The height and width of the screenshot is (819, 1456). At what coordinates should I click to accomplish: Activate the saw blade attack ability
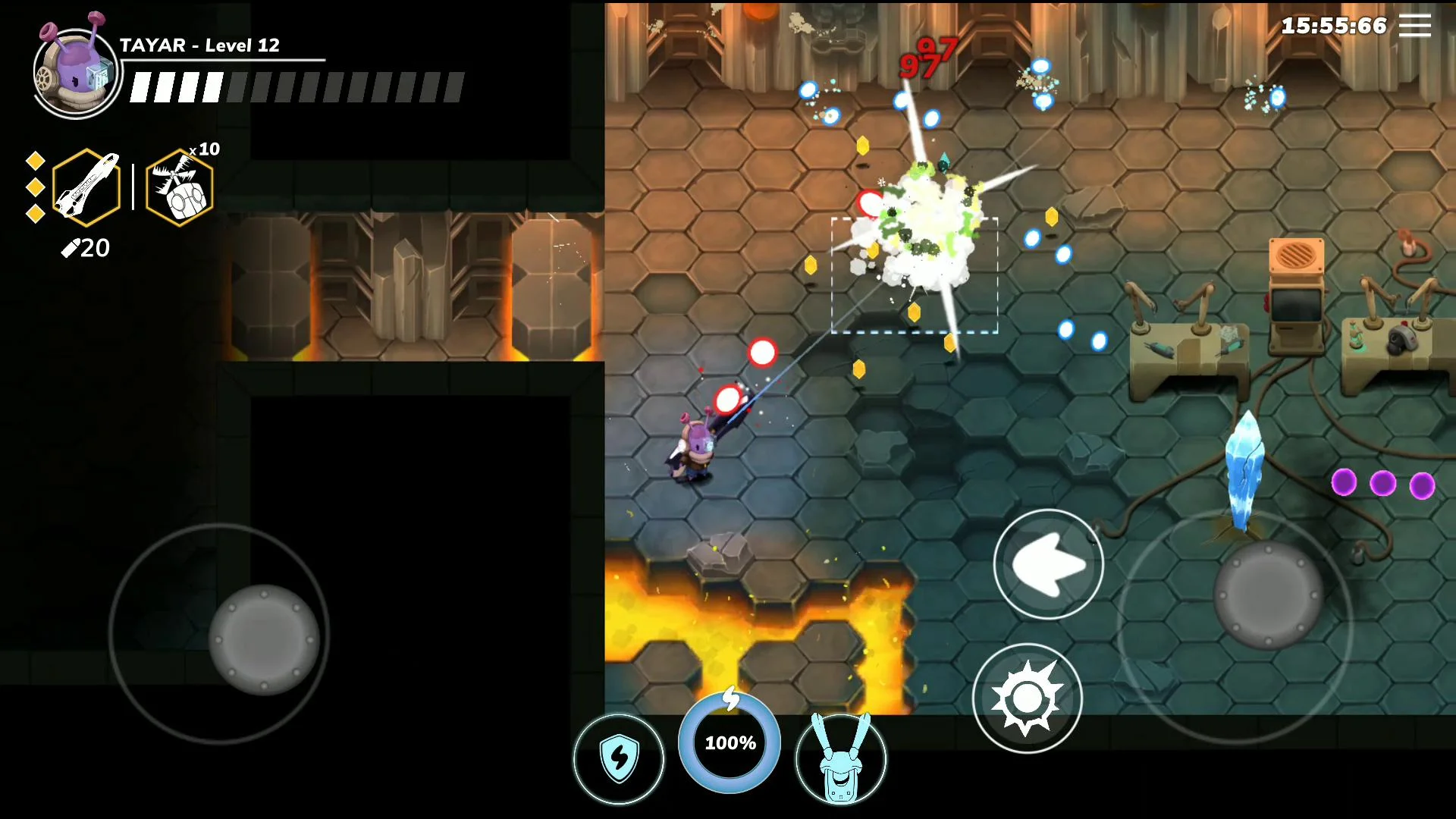(x=1028, y=698)
